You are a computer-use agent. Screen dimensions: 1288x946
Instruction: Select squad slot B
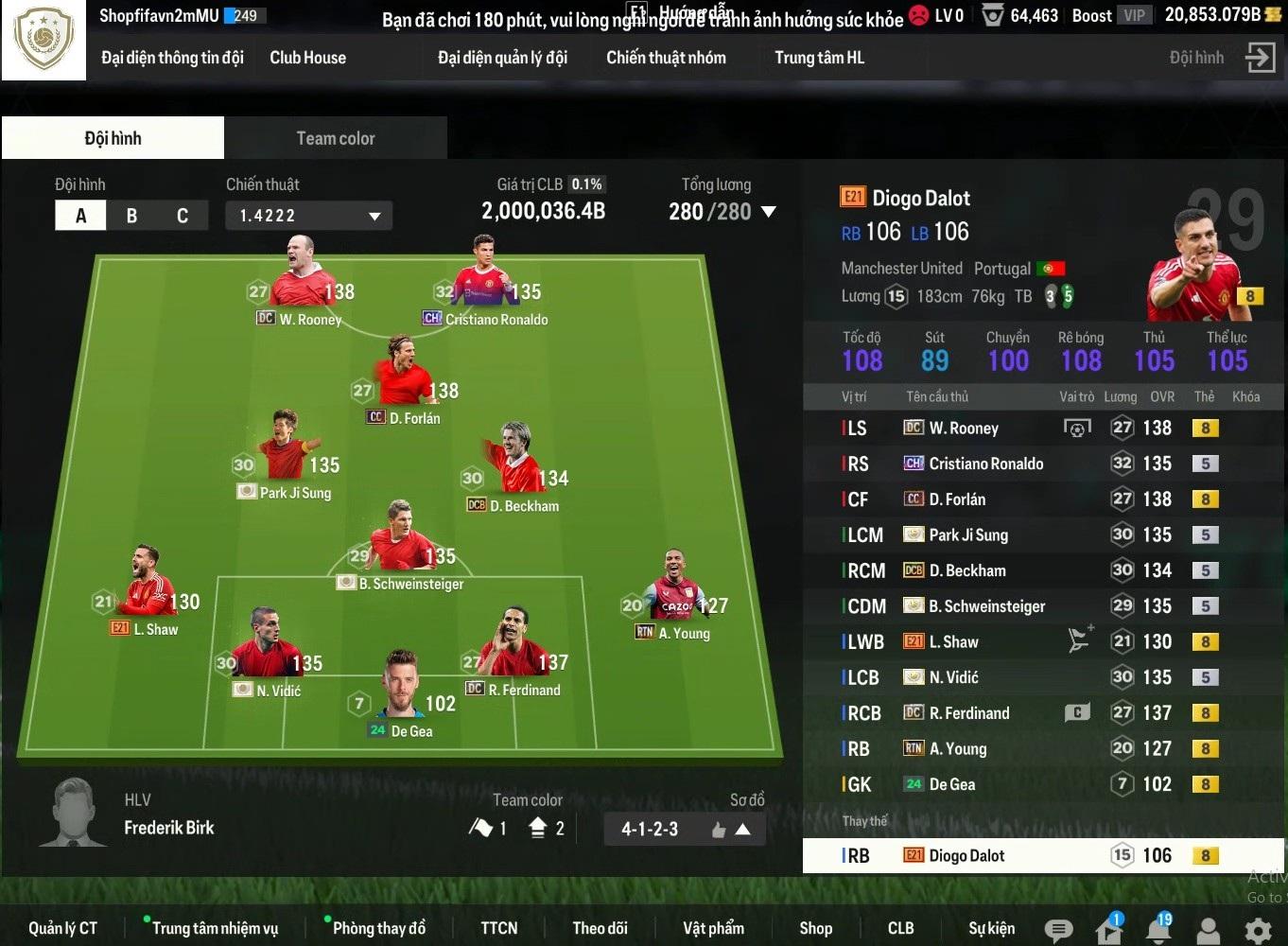[x=131, y=216]
